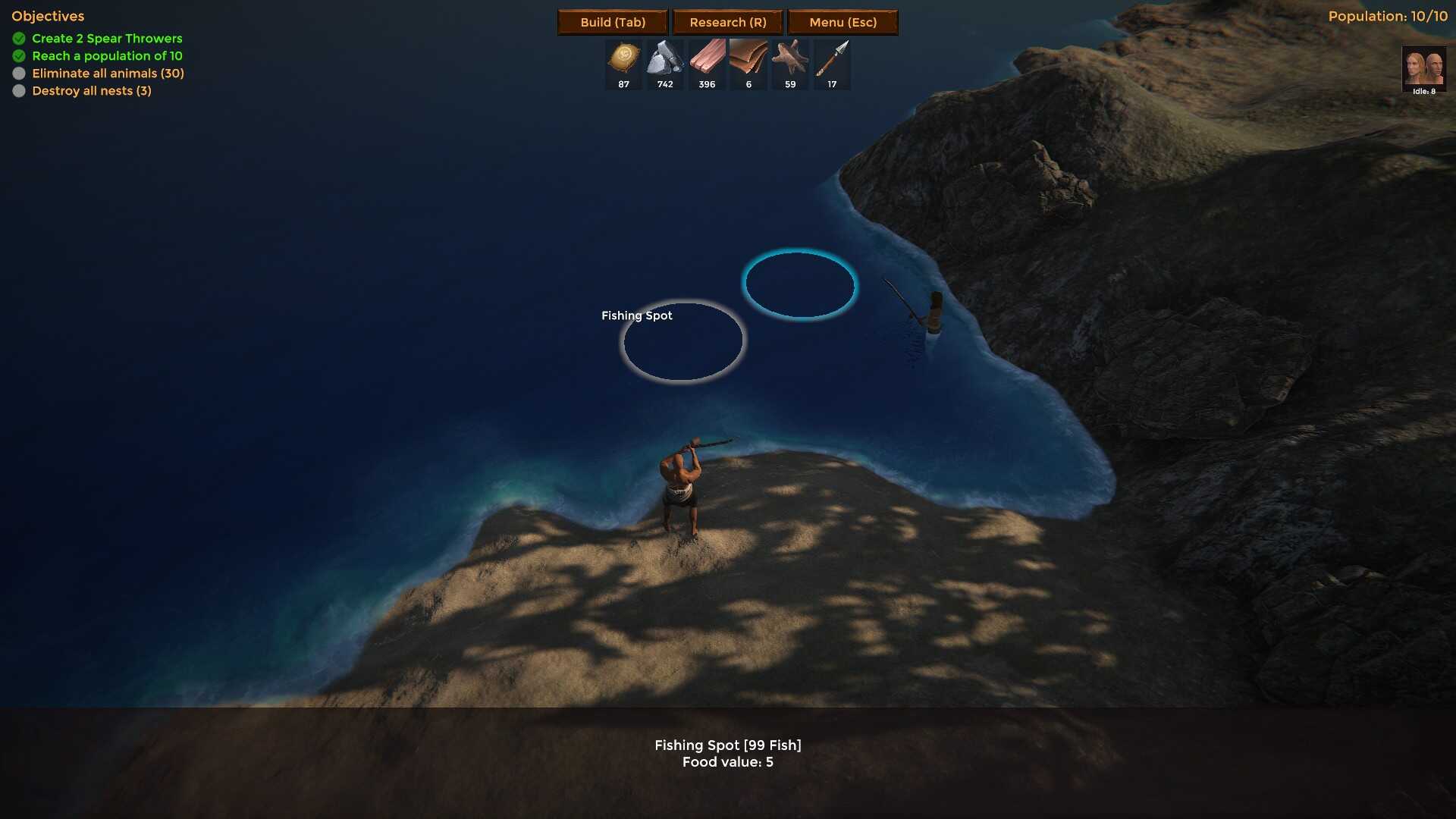Open the Build menu

[613, 22]
